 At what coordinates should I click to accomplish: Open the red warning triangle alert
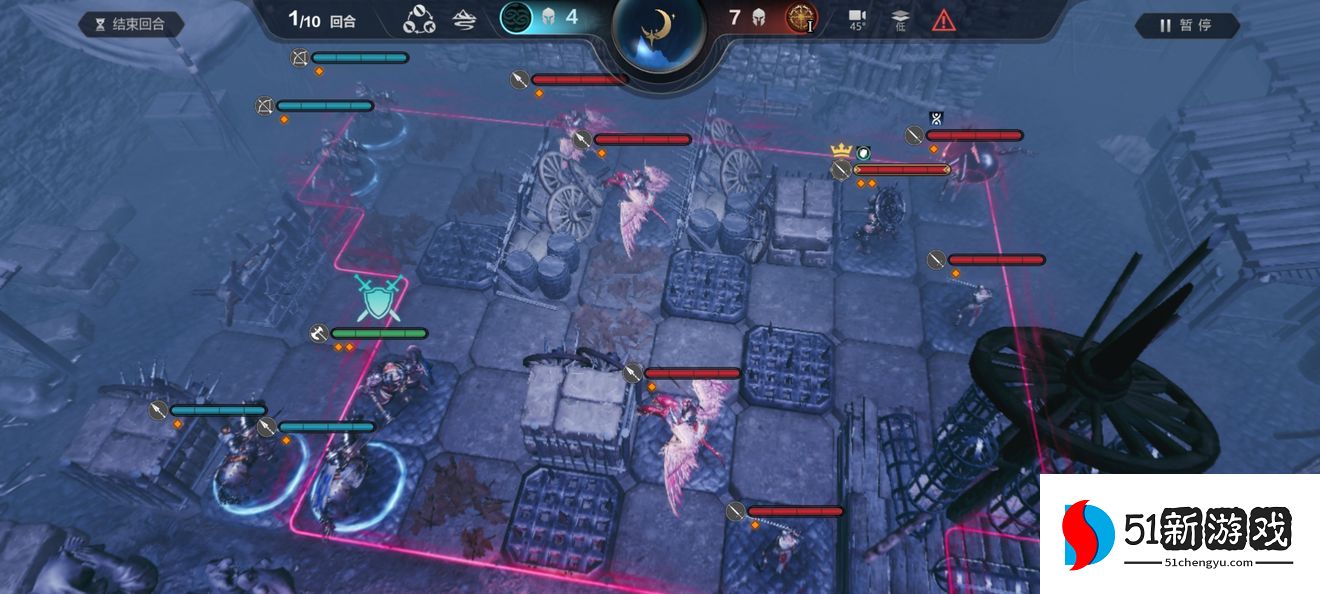pyautogui.click(x=943, y=19)
